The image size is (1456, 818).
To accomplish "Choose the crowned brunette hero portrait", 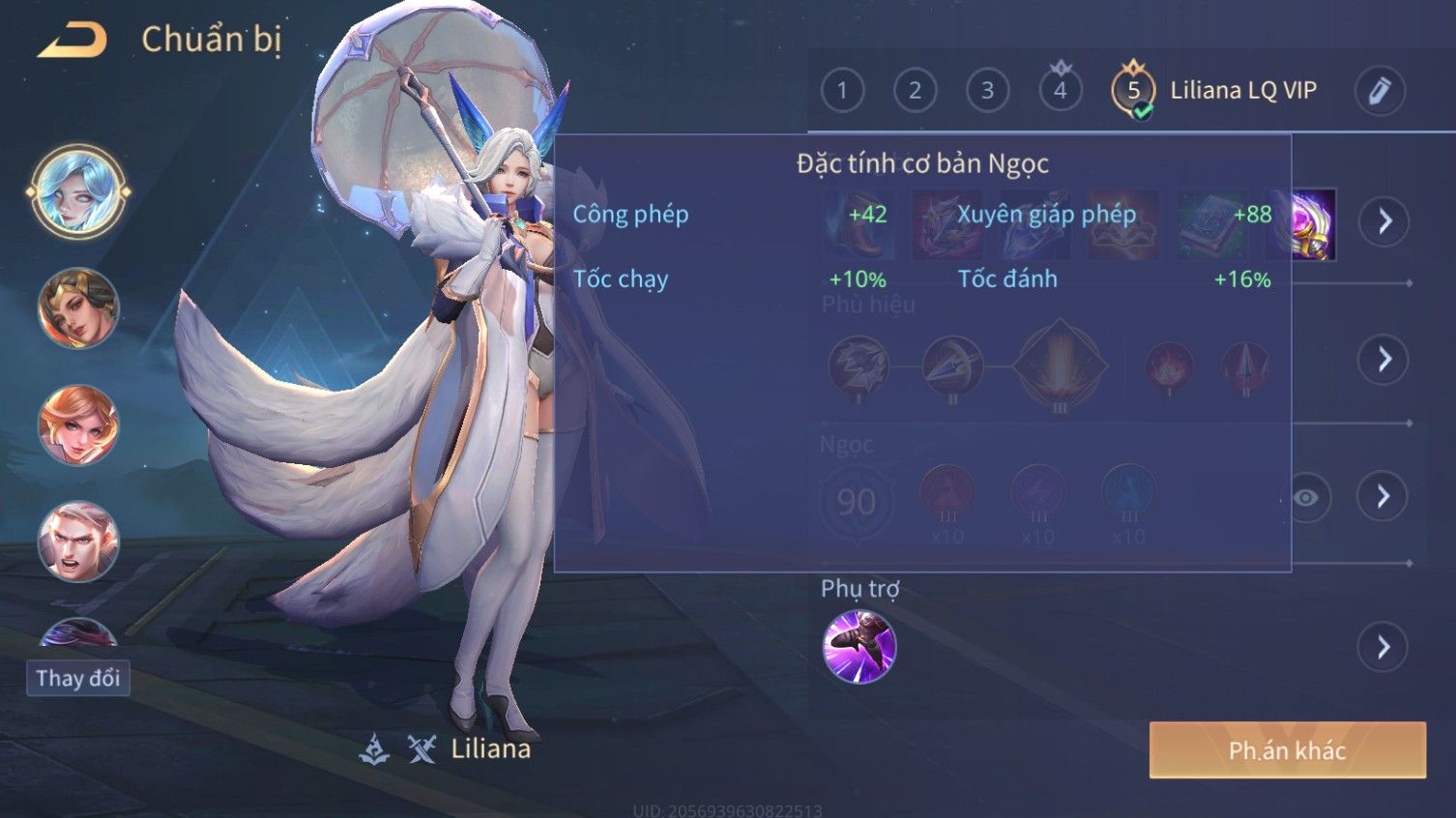I will 78,308.
